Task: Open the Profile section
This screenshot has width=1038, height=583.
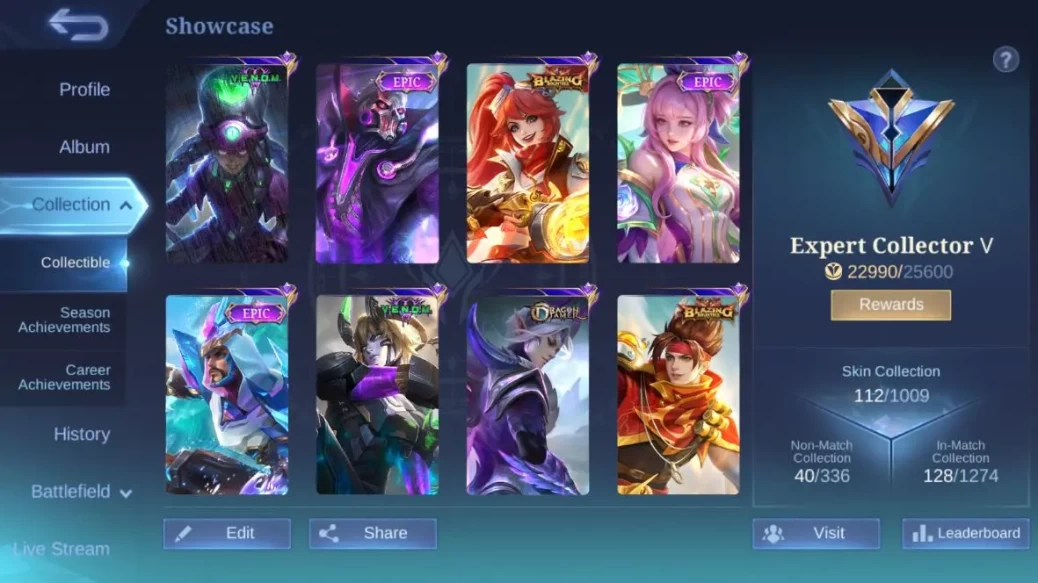Action: point(84,89)
